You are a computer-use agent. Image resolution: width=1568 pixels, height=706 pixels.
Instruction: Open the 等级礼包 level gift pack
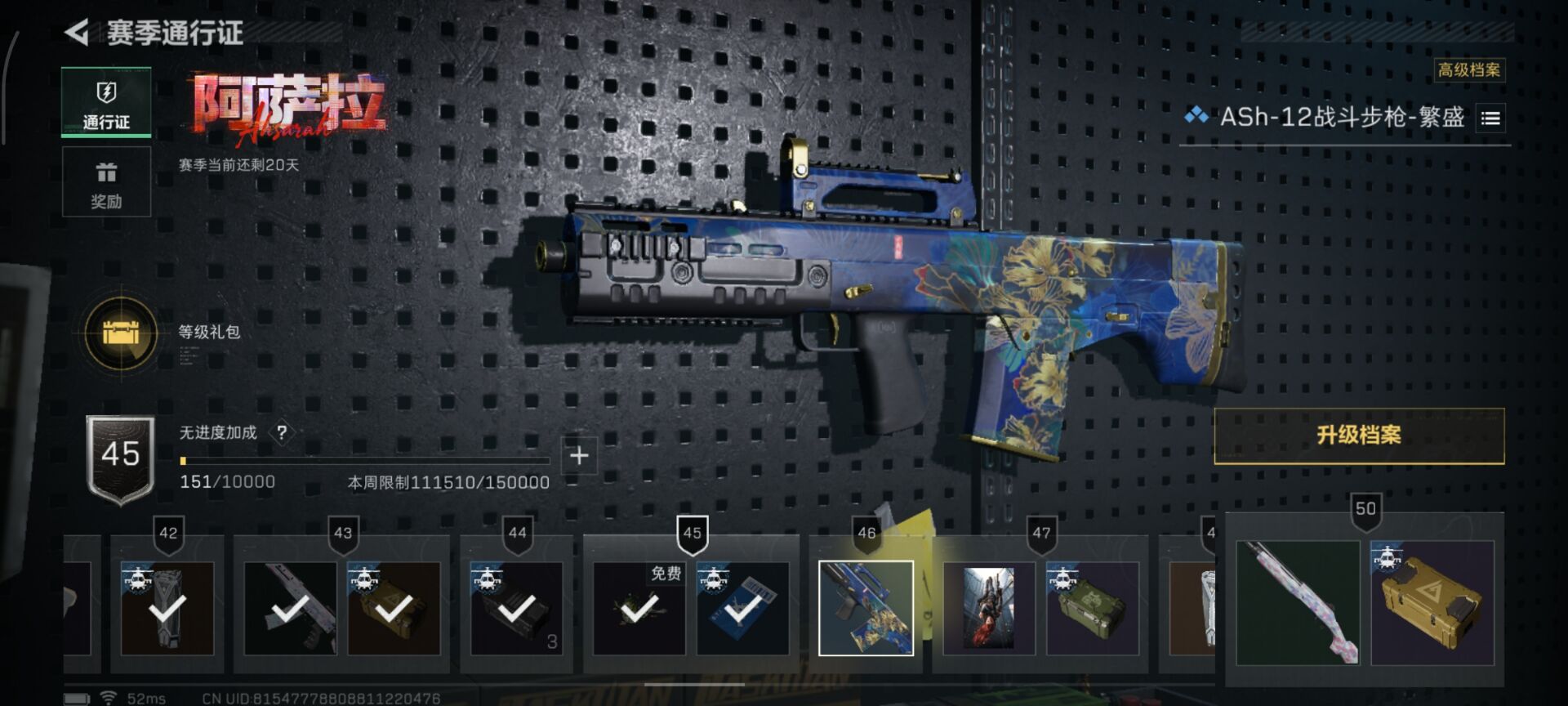coord(122,333)
